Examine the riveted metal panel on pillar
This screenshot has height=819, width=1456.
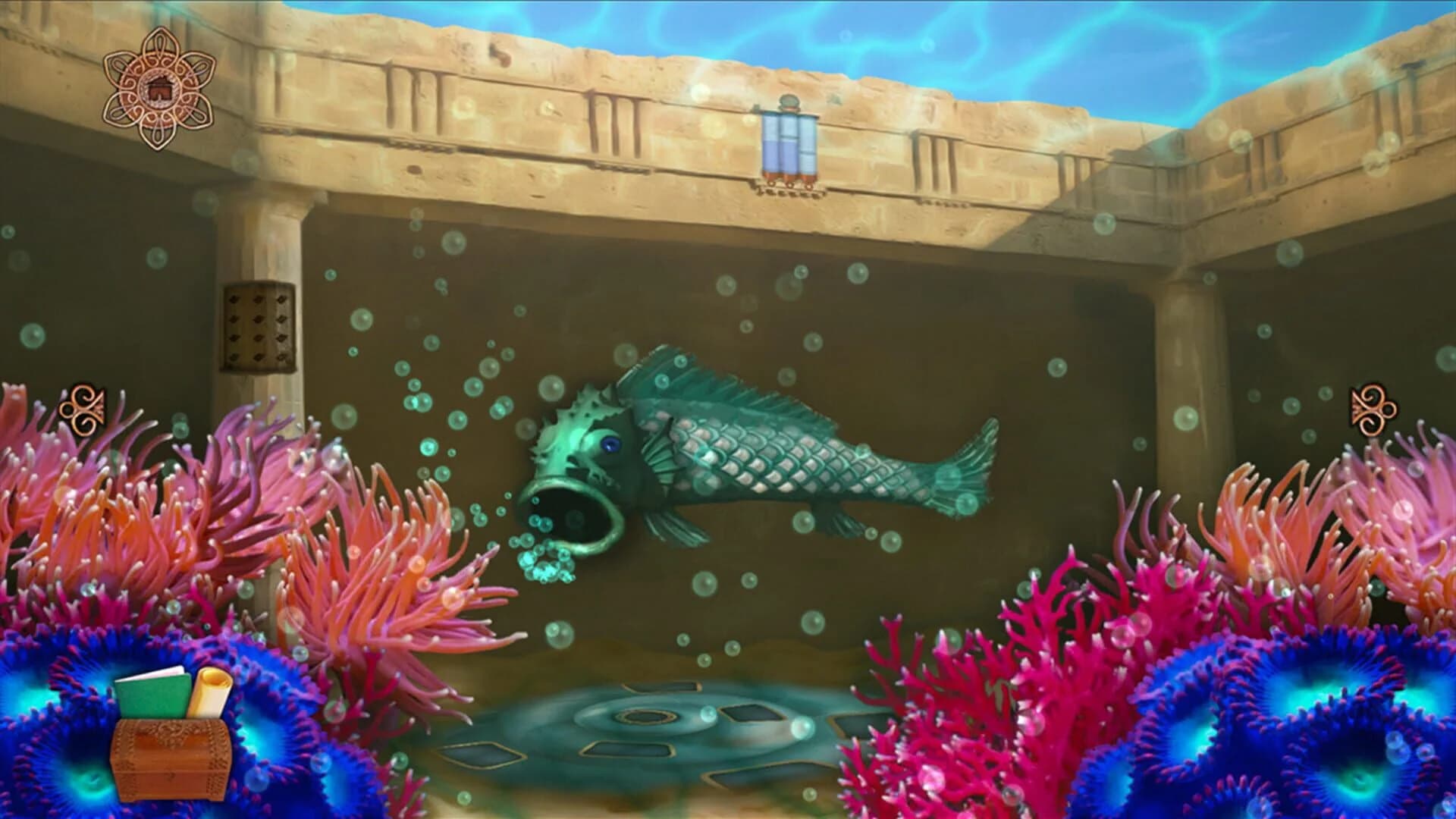(258, 326)
